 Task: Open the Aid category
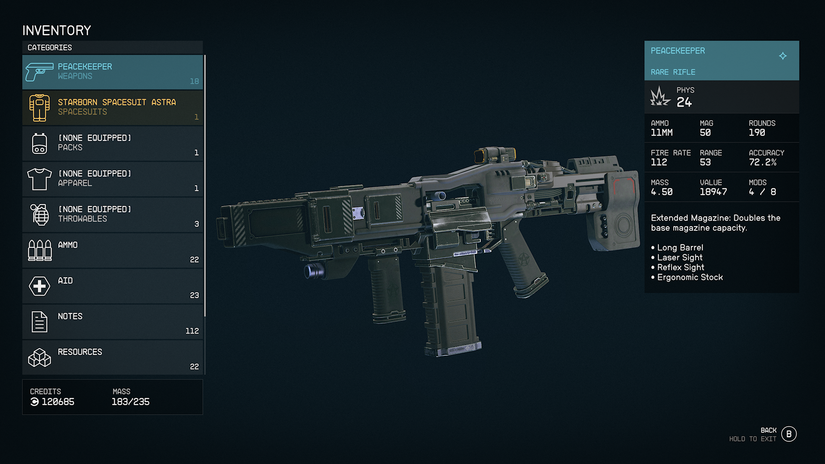(x=112, y=286)
